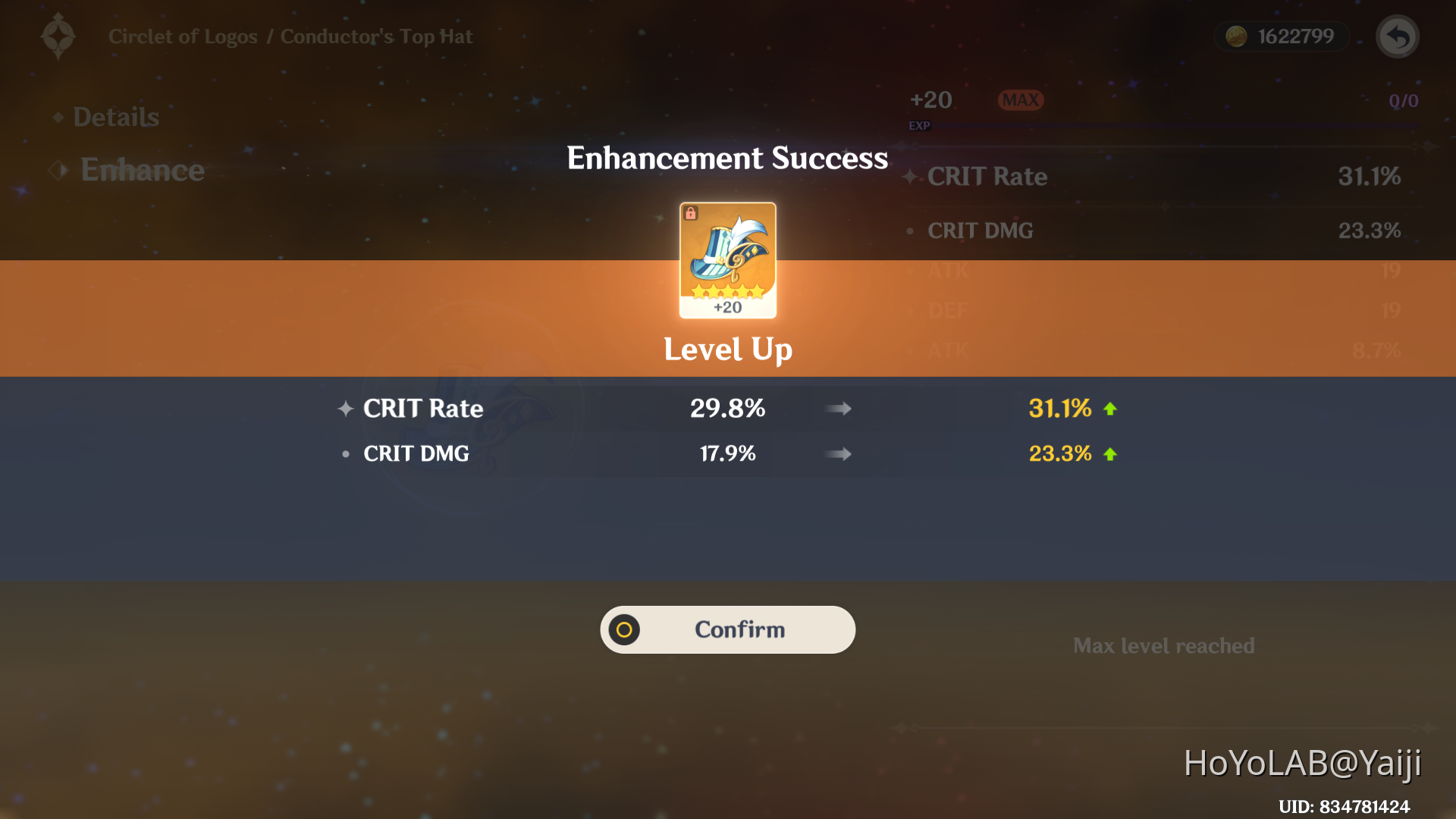Click the back arrow icon top right
Viewport: 1456px width, 819px height.
(1397, 36)
